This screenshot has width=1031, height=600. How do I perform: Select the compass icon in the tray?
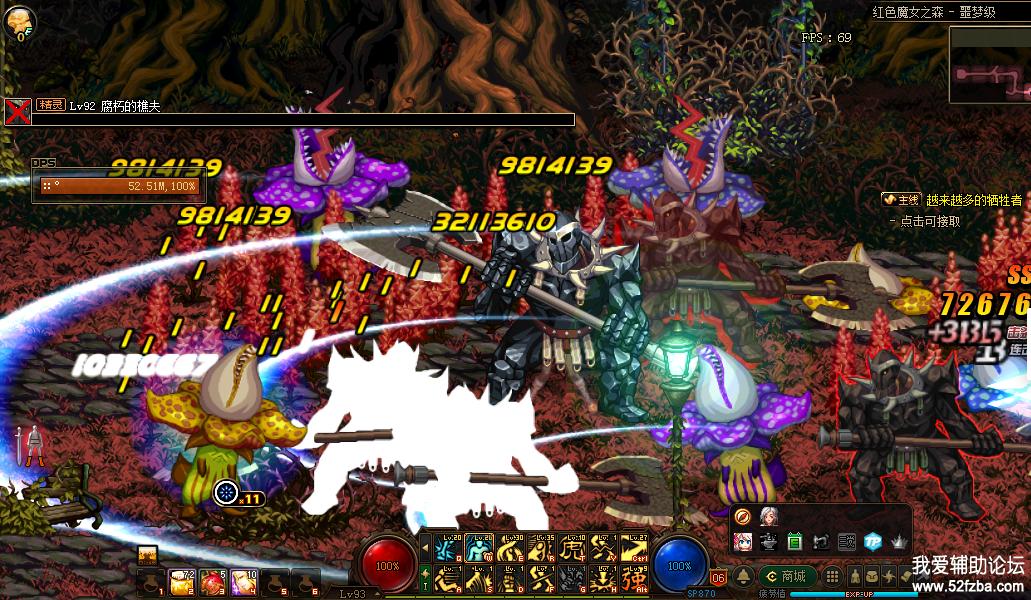click(743, 517)
